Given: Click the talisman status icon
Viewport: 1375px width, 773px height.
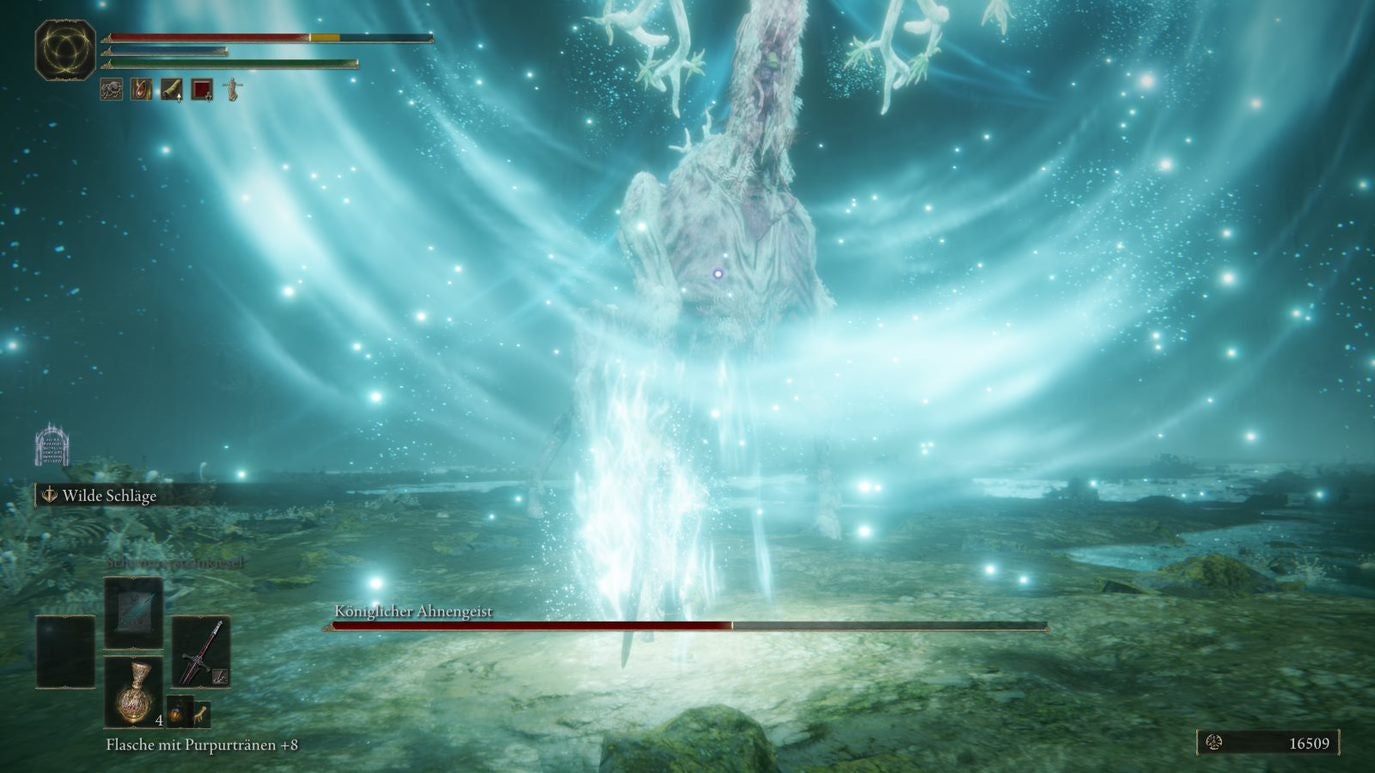Looking at the screenshot, I should [x=141, y=89].
